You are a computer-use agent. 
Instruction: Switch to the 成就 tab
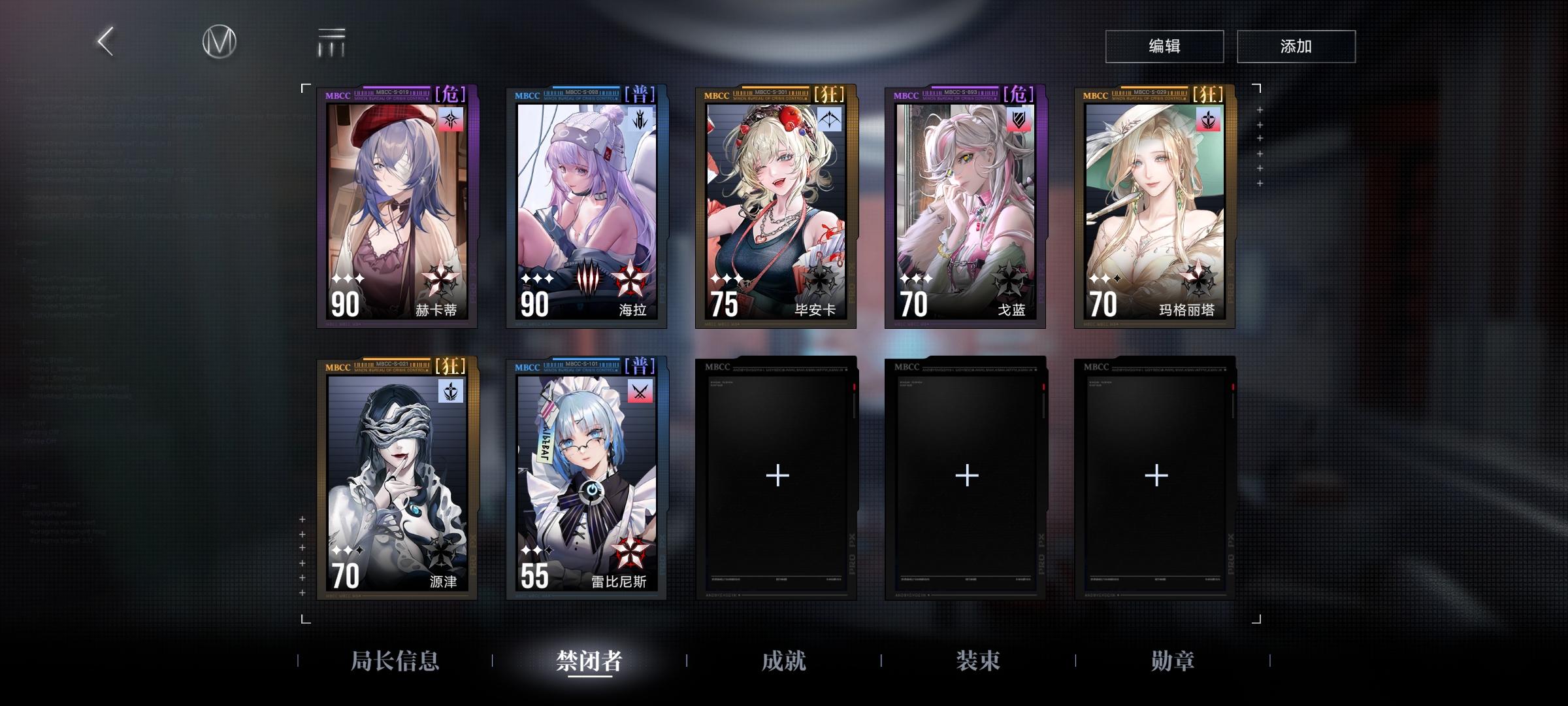(784, 662)
